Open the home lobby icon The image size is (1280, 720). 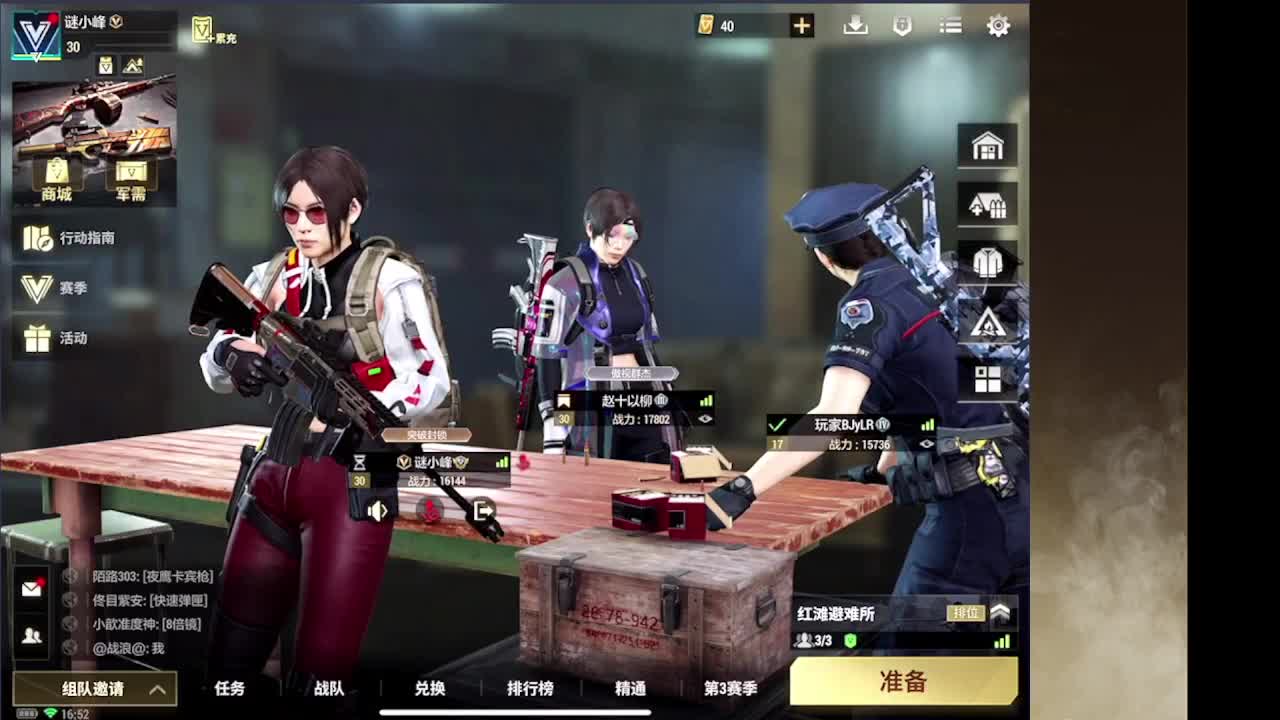[x=988, y=145]
